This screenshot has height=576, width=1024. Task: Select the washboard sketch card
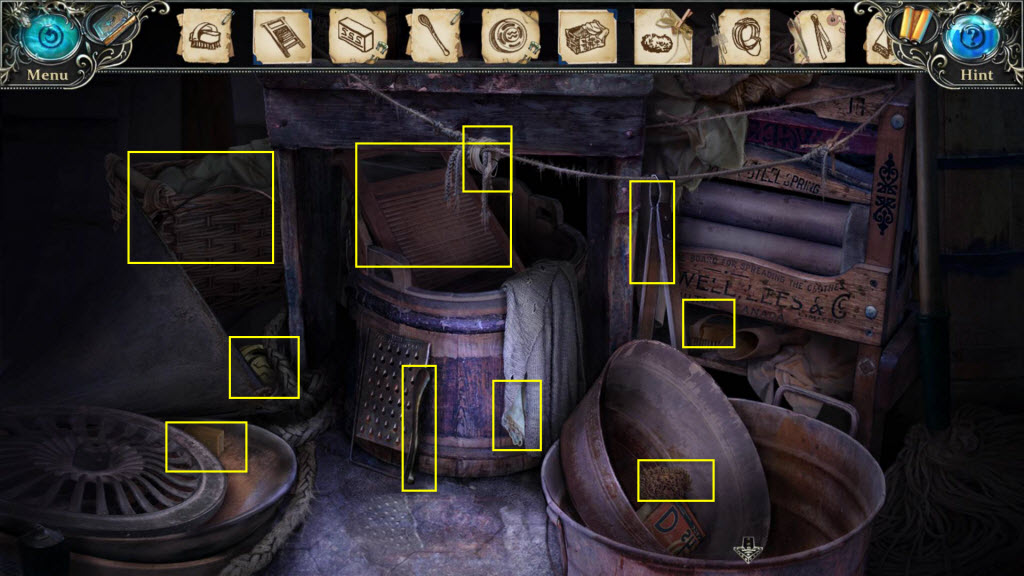(279, 37)
